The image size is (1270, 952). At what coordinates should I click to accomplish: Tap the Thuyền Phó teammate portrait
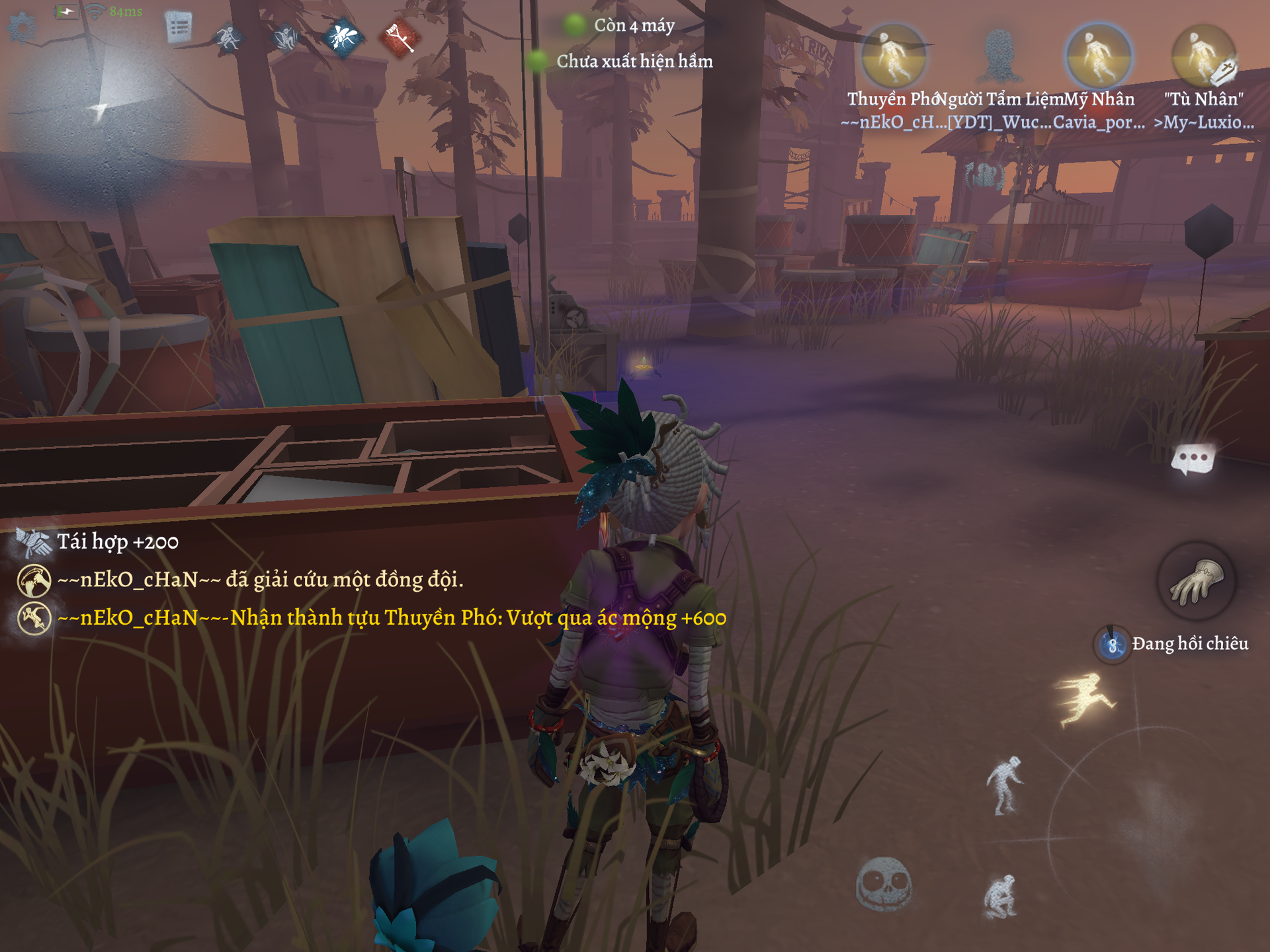tap(893, 57)
